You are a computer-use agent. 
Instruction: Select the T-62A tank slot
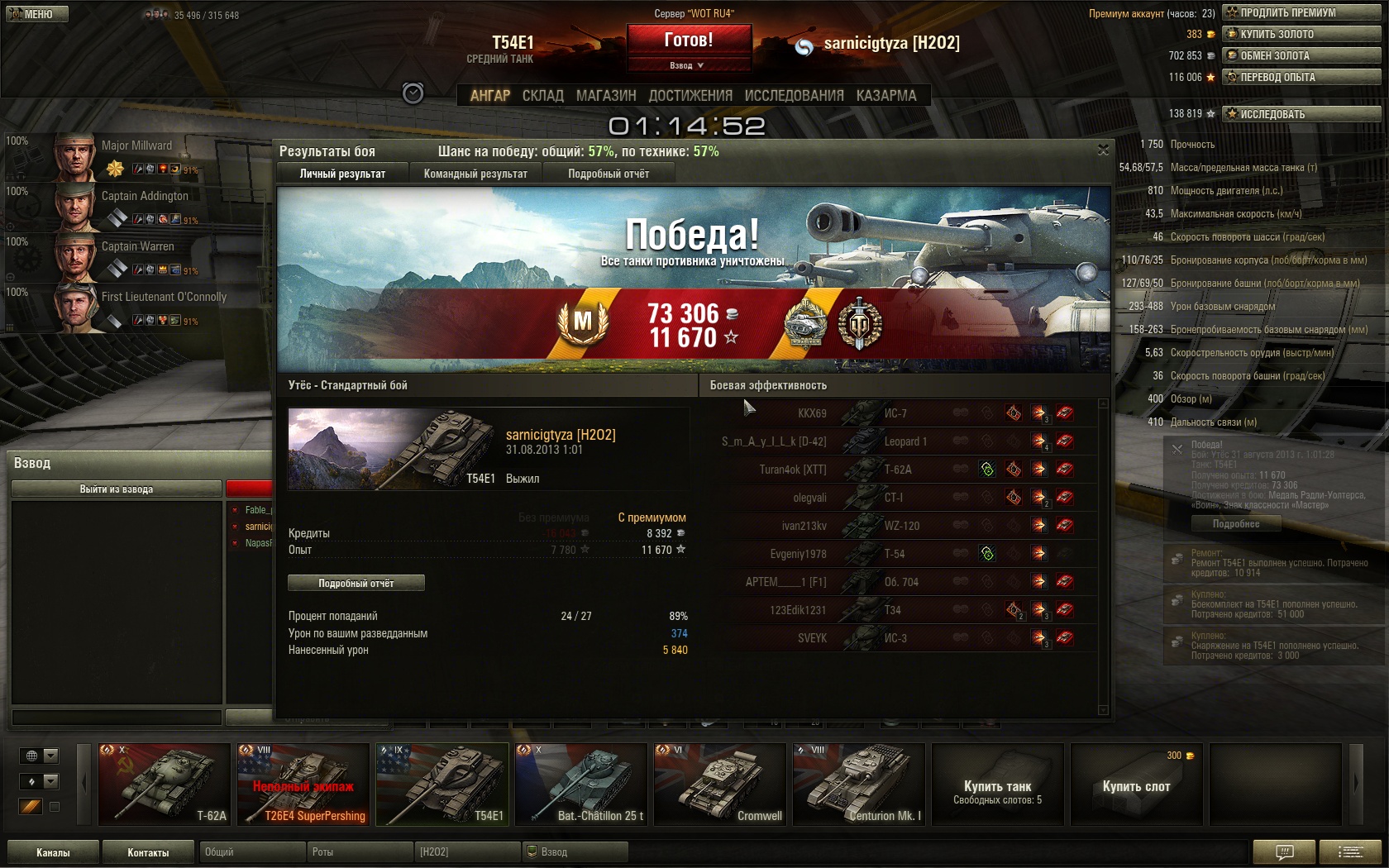[x=165, y=784]
